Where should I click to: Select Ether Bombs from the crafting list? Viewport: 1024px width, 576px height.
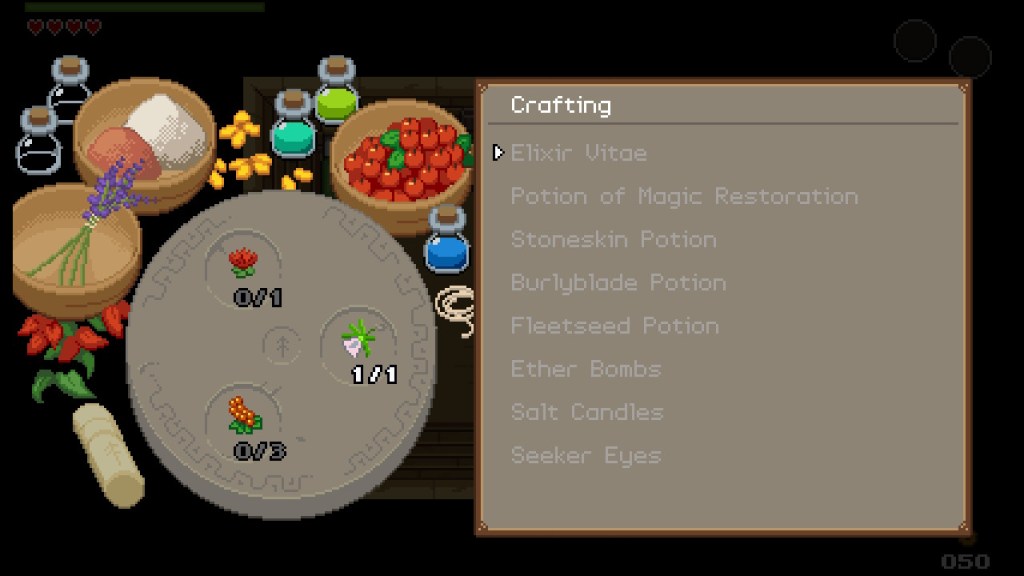pos(586,368)
